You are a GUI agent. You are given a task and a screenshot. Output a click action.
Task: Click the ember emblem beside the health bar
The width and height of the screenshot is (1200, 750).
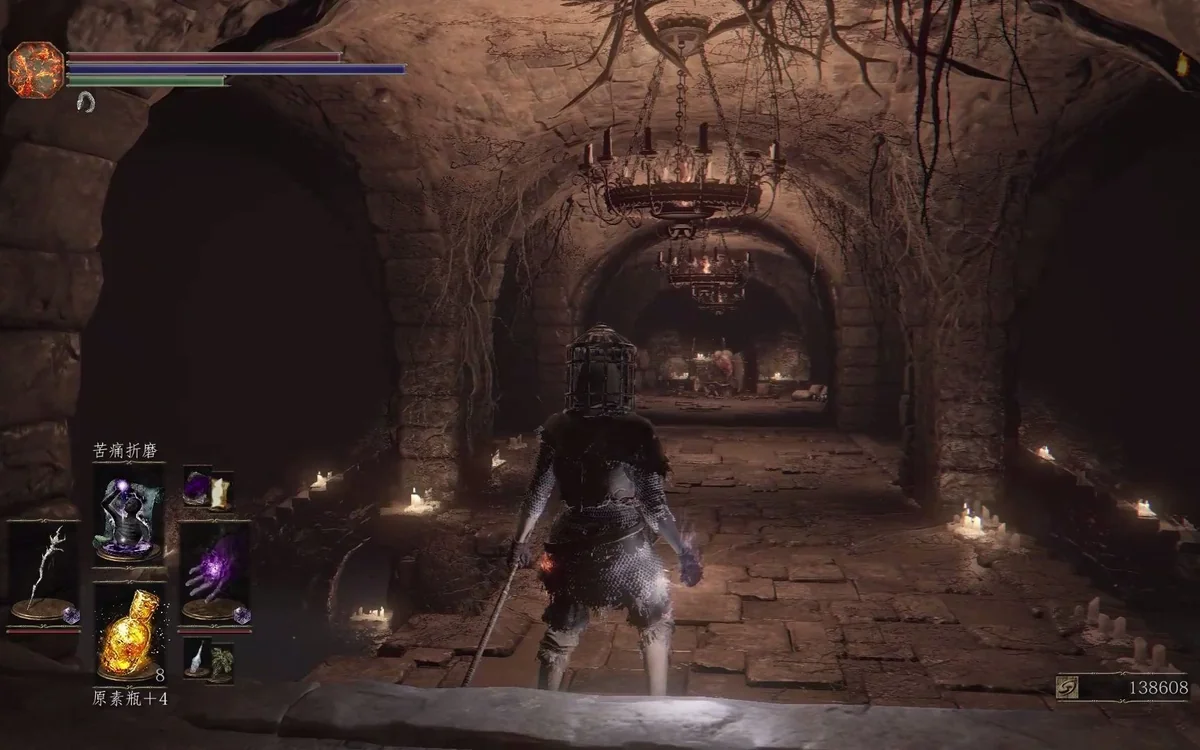click(x=36, y=68)
